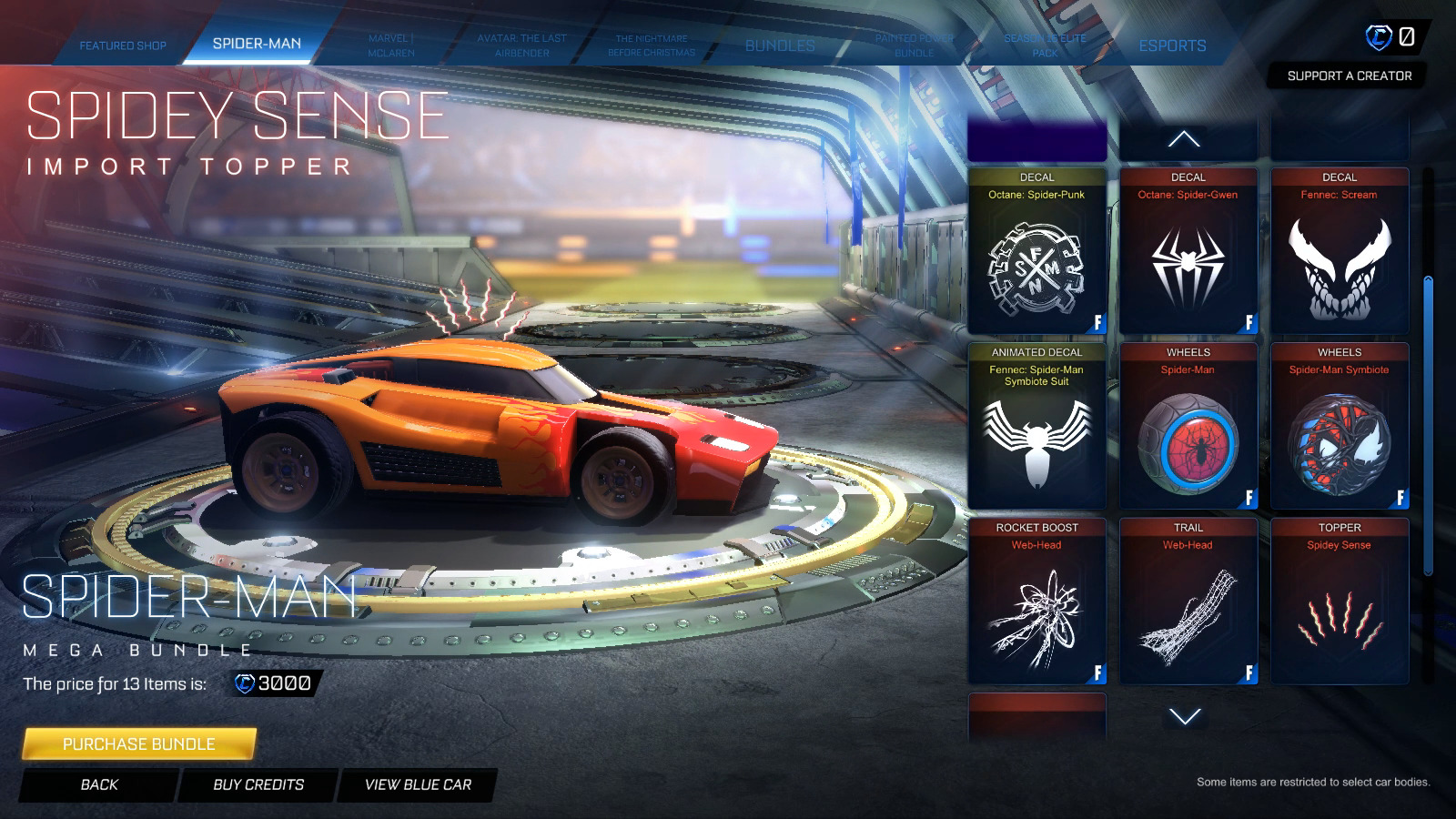Choose the Octane: Spider-Gwen decal

coord(1188,251)
